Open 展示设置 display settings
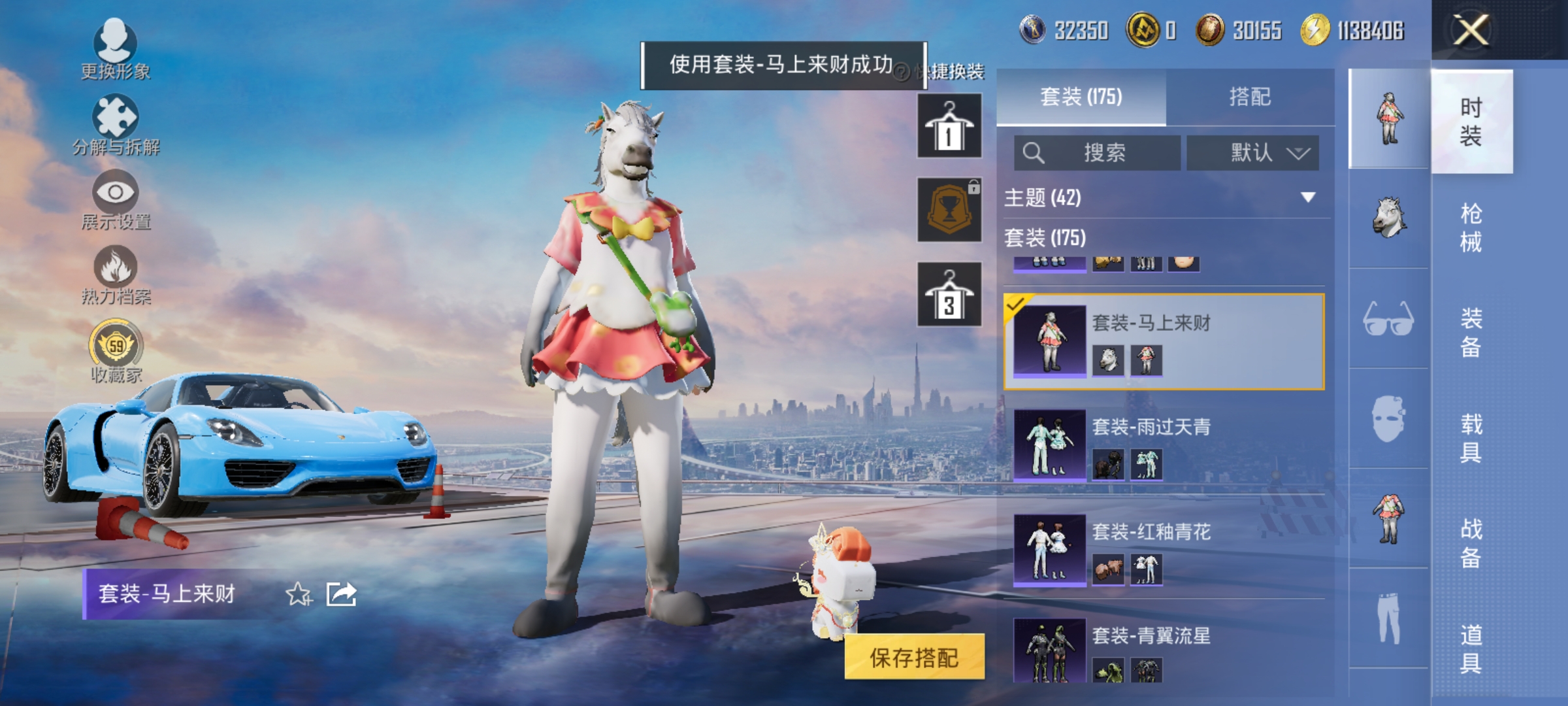 116,196
